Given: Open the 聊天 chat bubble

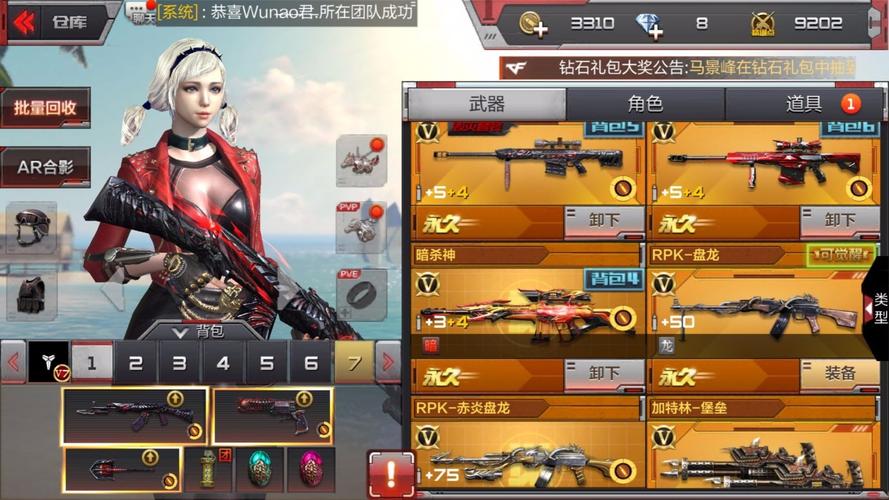Looking at the screenshot, I should coord(138,12).
